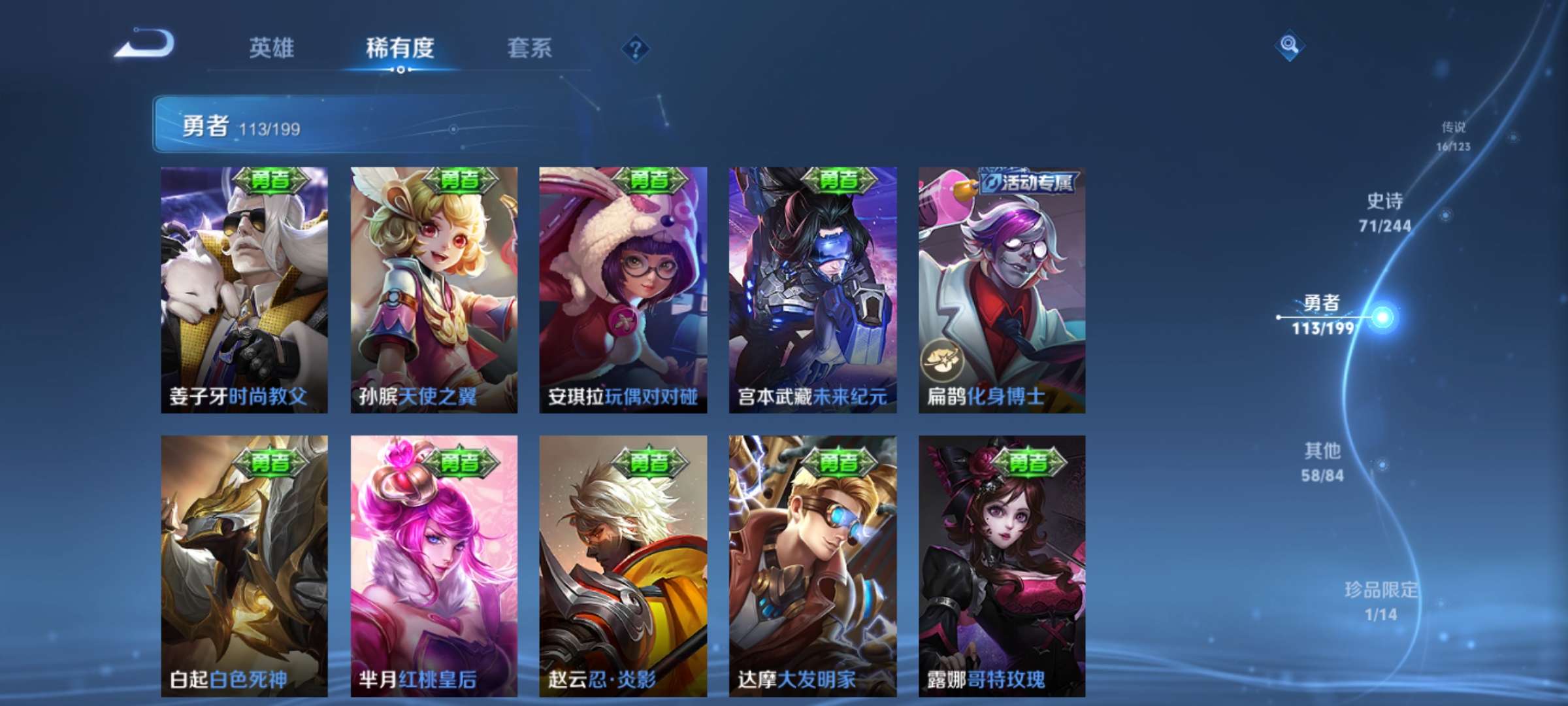Switch to the 英雄 tab
1568x706 pixels.
[271, 48]
